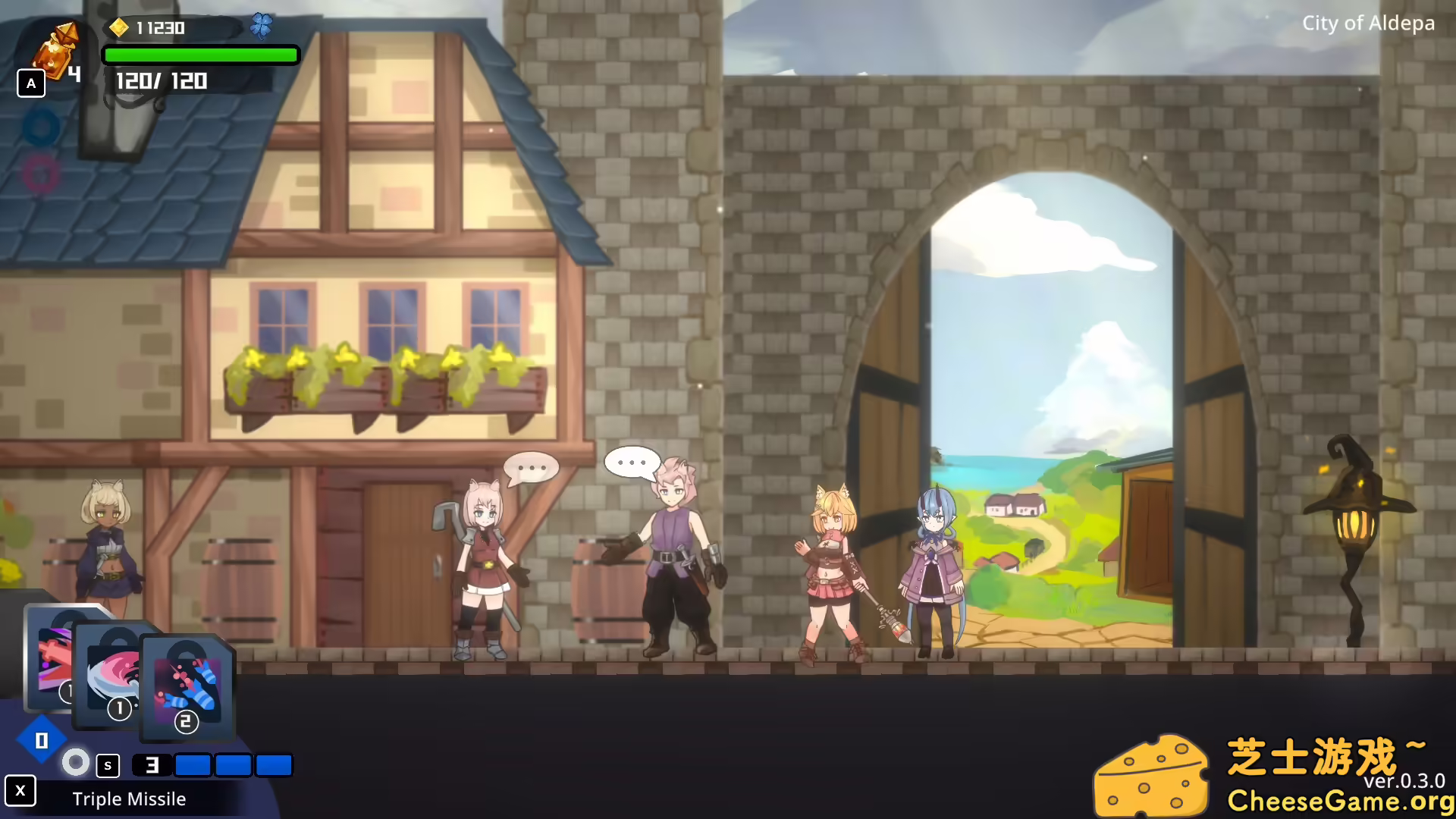Select the Triple Missile skill name label
The height and width of the screenshot is (819, 1456).
pos(129,799)
